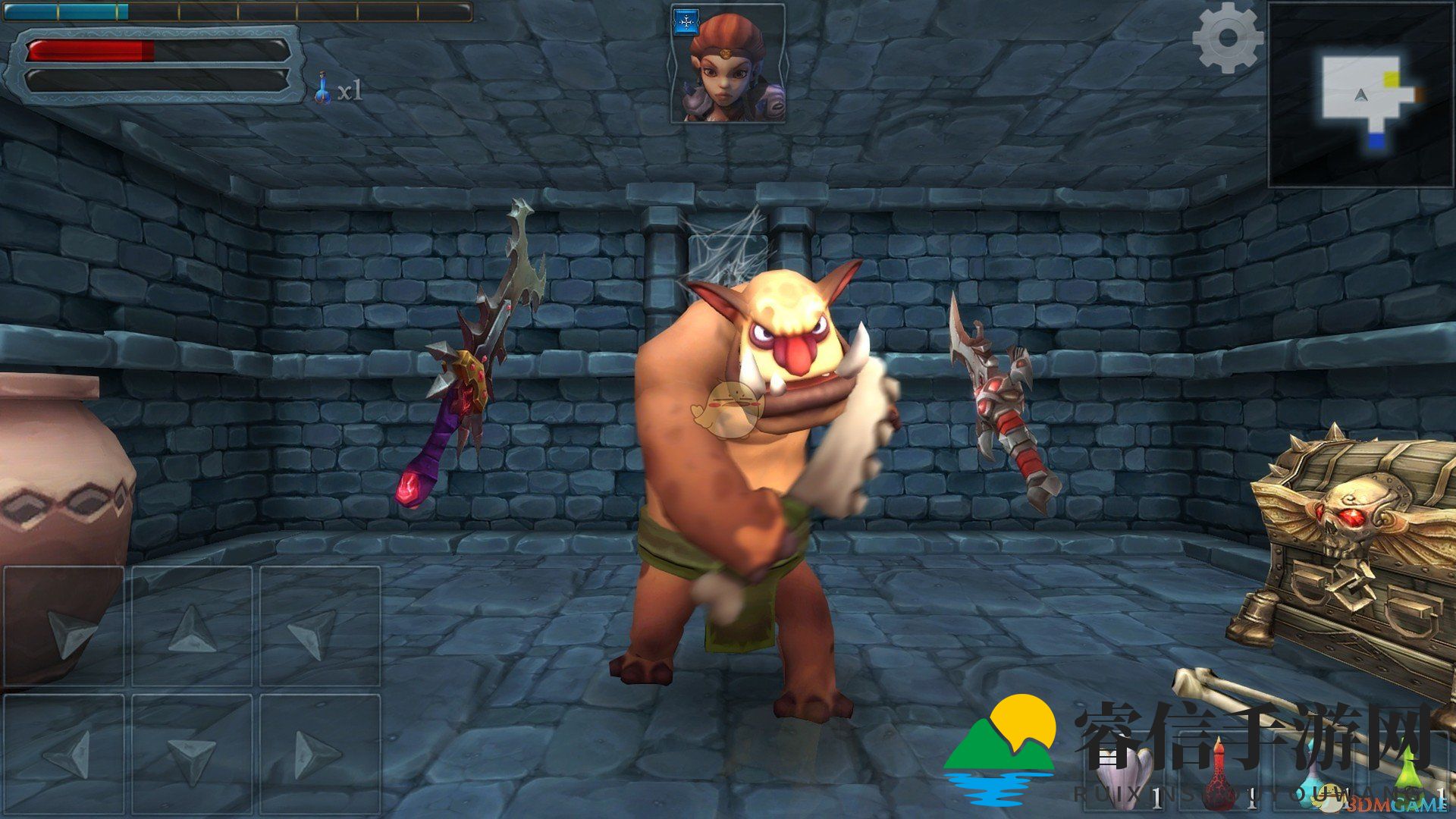Strafe right with the right arrow
The width and height of the screenshot is (1456, 819).
(x=319, y=754)
